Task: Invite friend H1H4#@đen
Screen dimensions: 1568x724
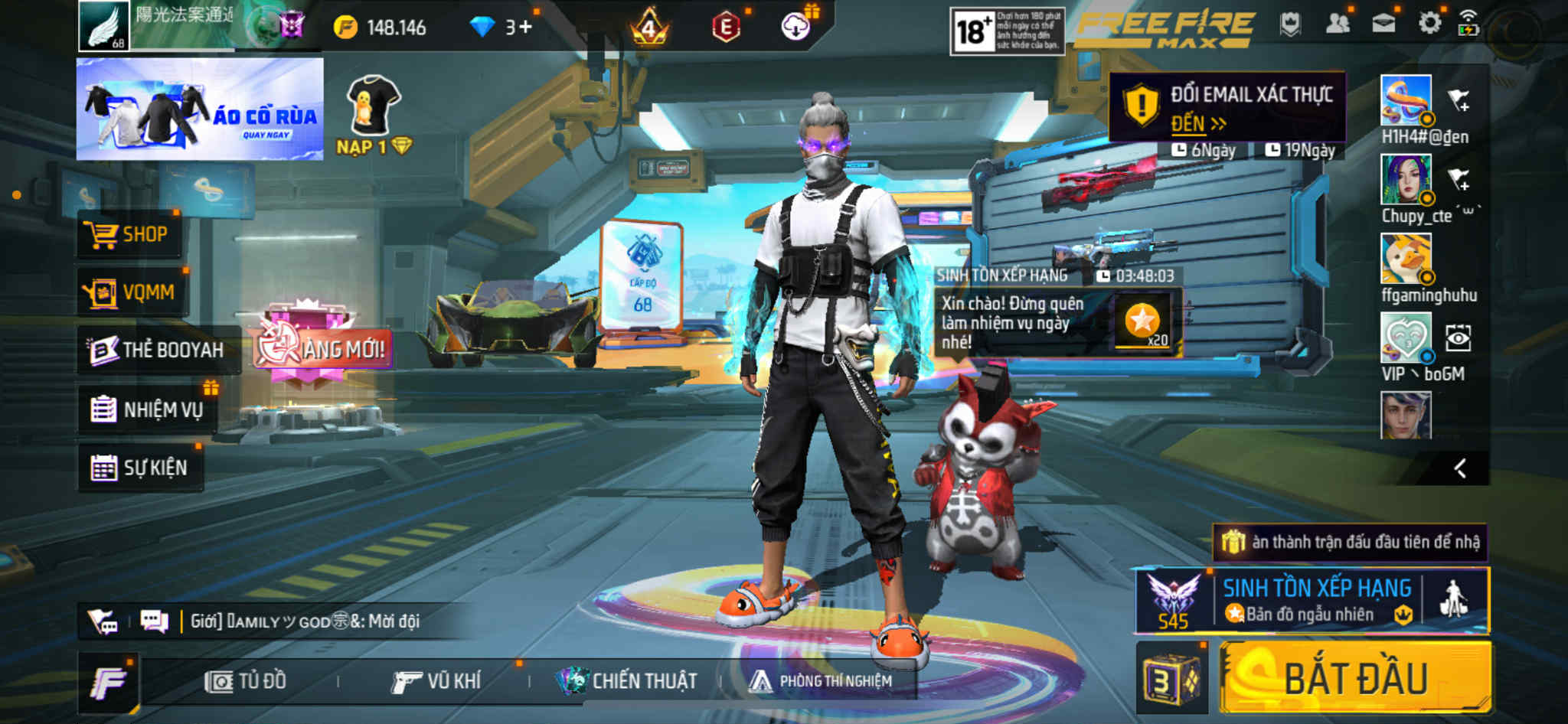Action: coord(1459,100)
